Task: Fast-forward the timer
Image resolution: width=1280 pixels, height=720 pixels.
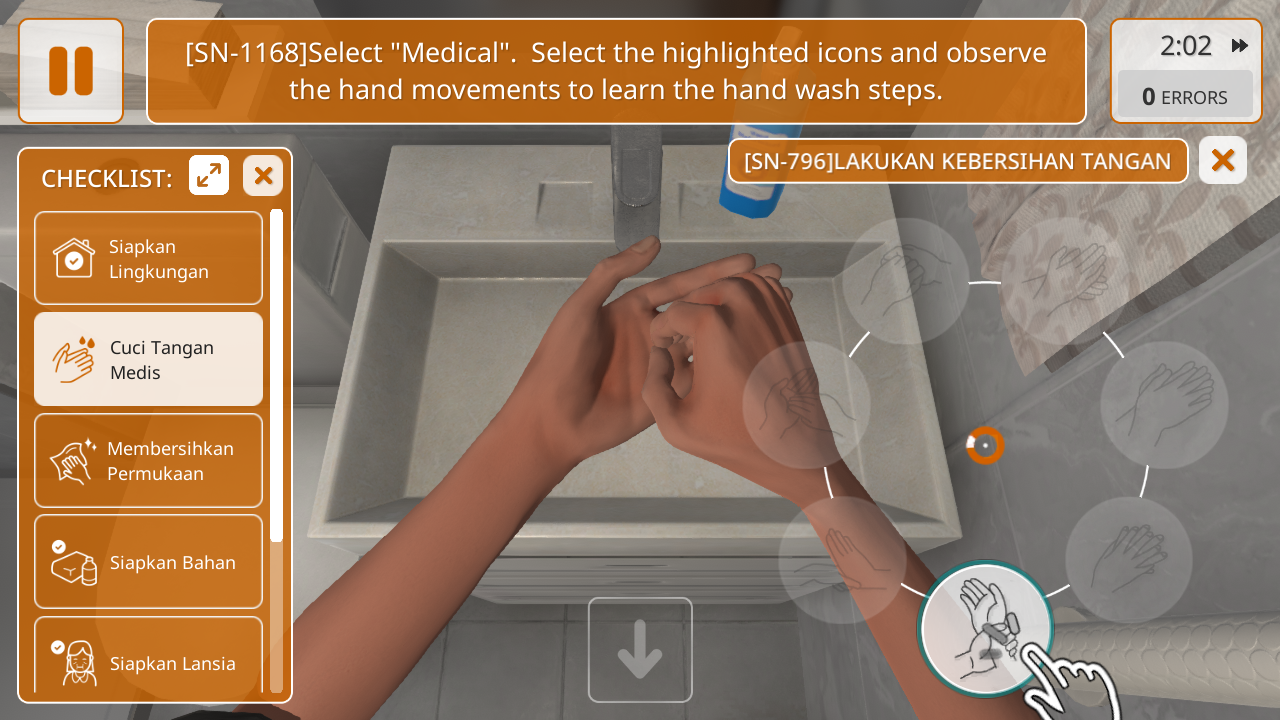Action: [x=1240, y=46]
